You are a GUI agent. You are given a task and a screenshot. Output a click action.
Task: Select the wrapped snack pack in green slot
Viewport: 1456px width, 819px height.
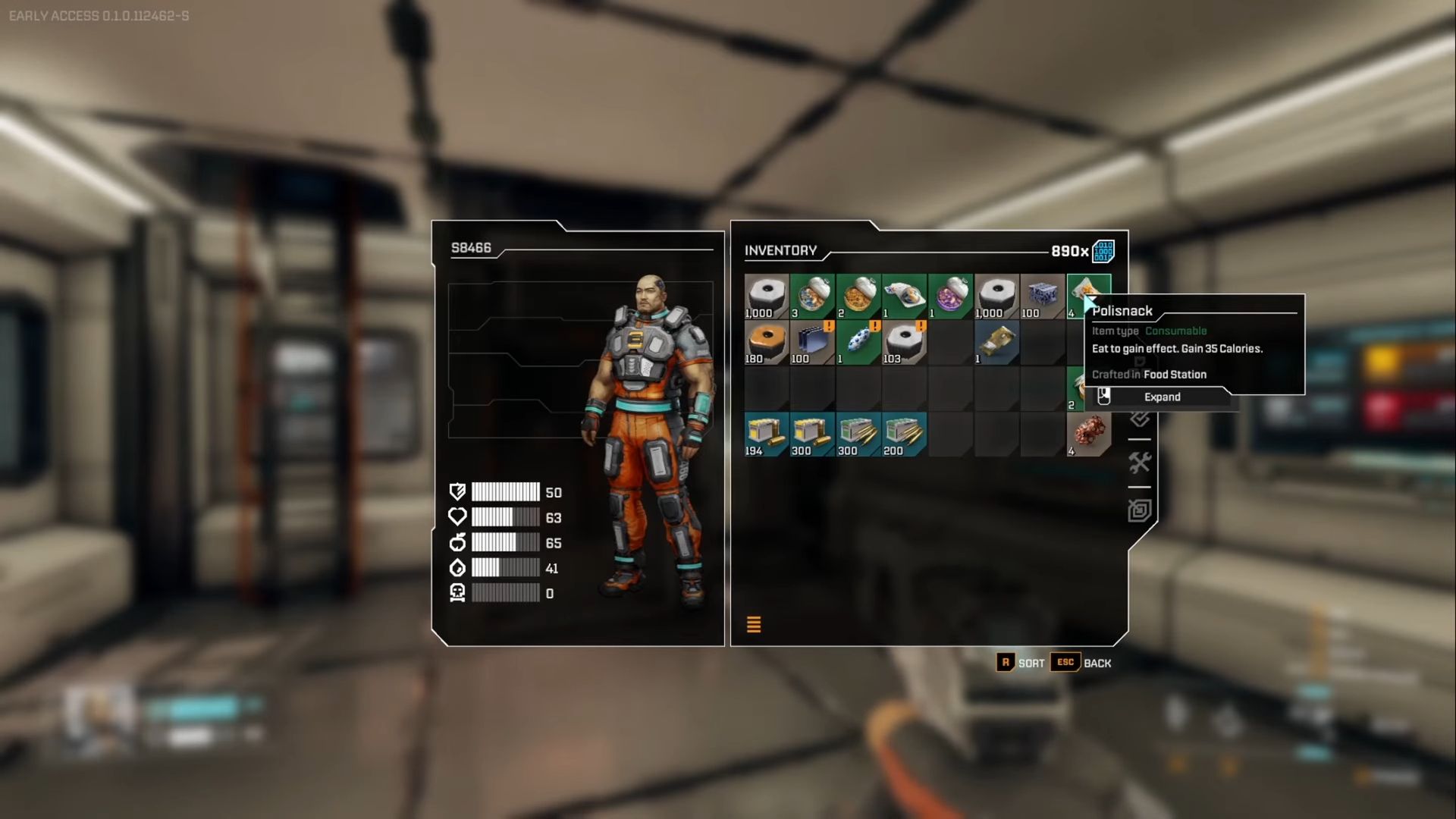point(904,296)
